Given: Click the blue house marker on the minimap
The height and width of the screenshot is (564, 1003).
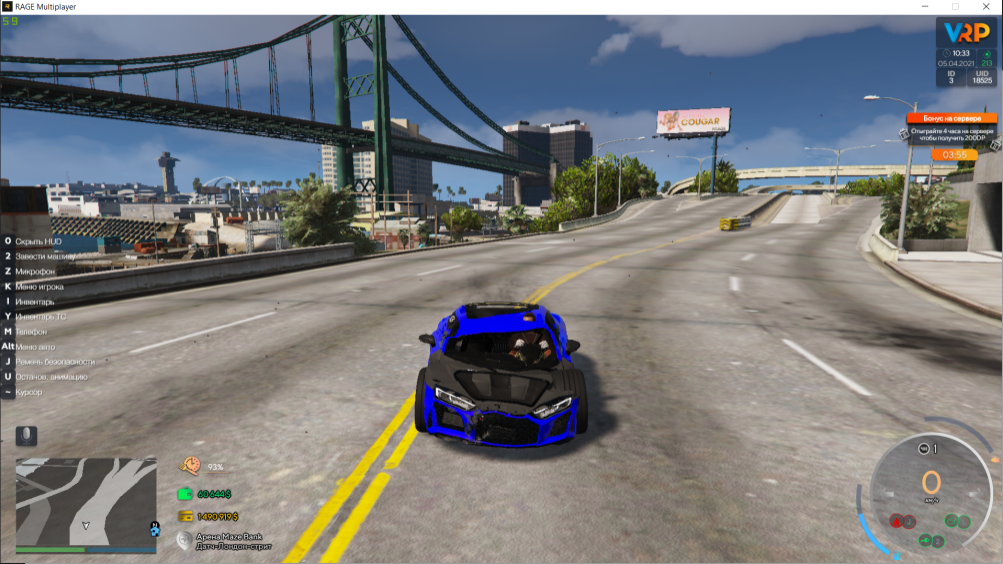Looking at the screenshot, I should pos(155,530).
